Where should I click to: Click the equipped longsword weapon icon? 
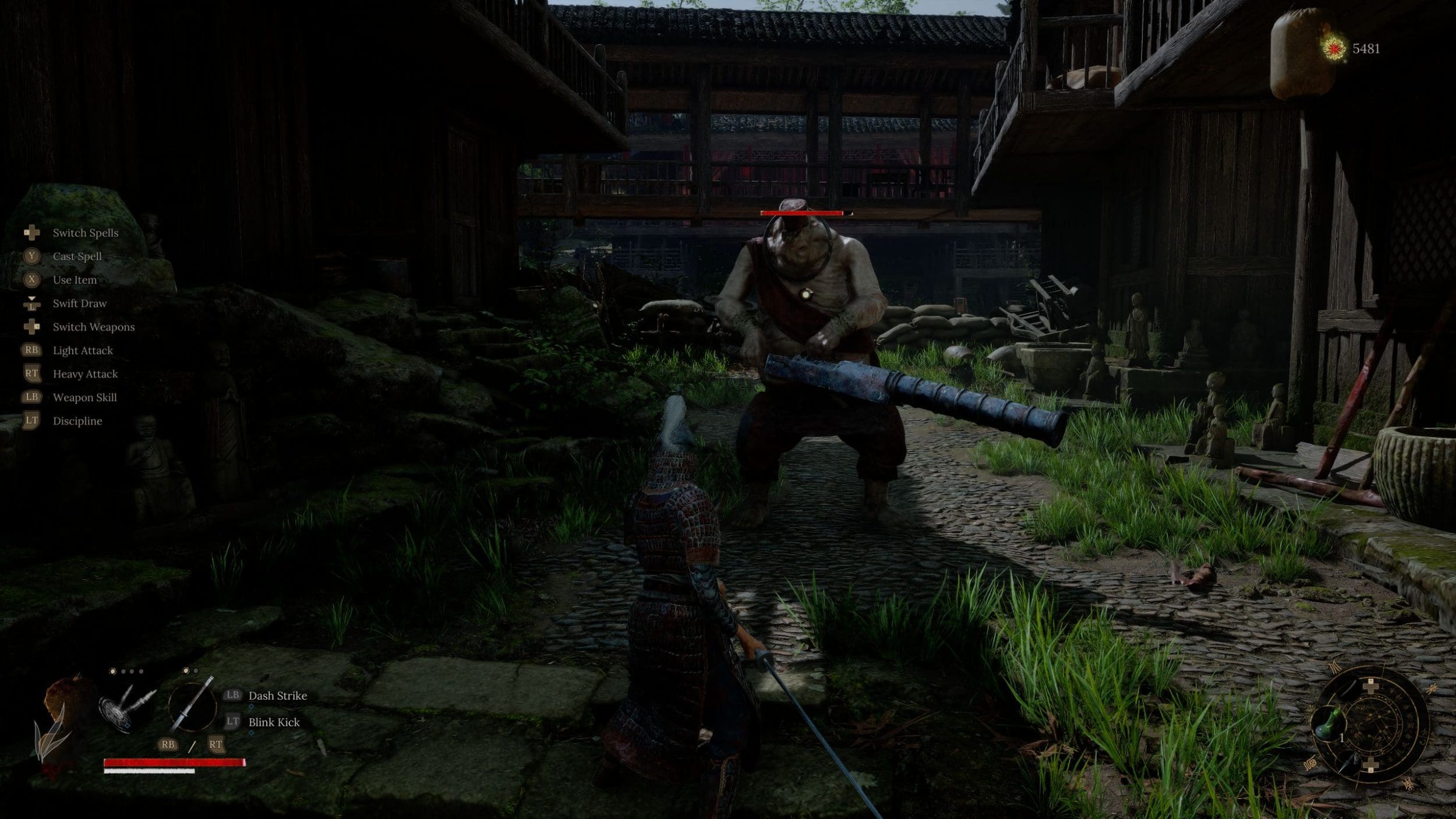point(192,705)
